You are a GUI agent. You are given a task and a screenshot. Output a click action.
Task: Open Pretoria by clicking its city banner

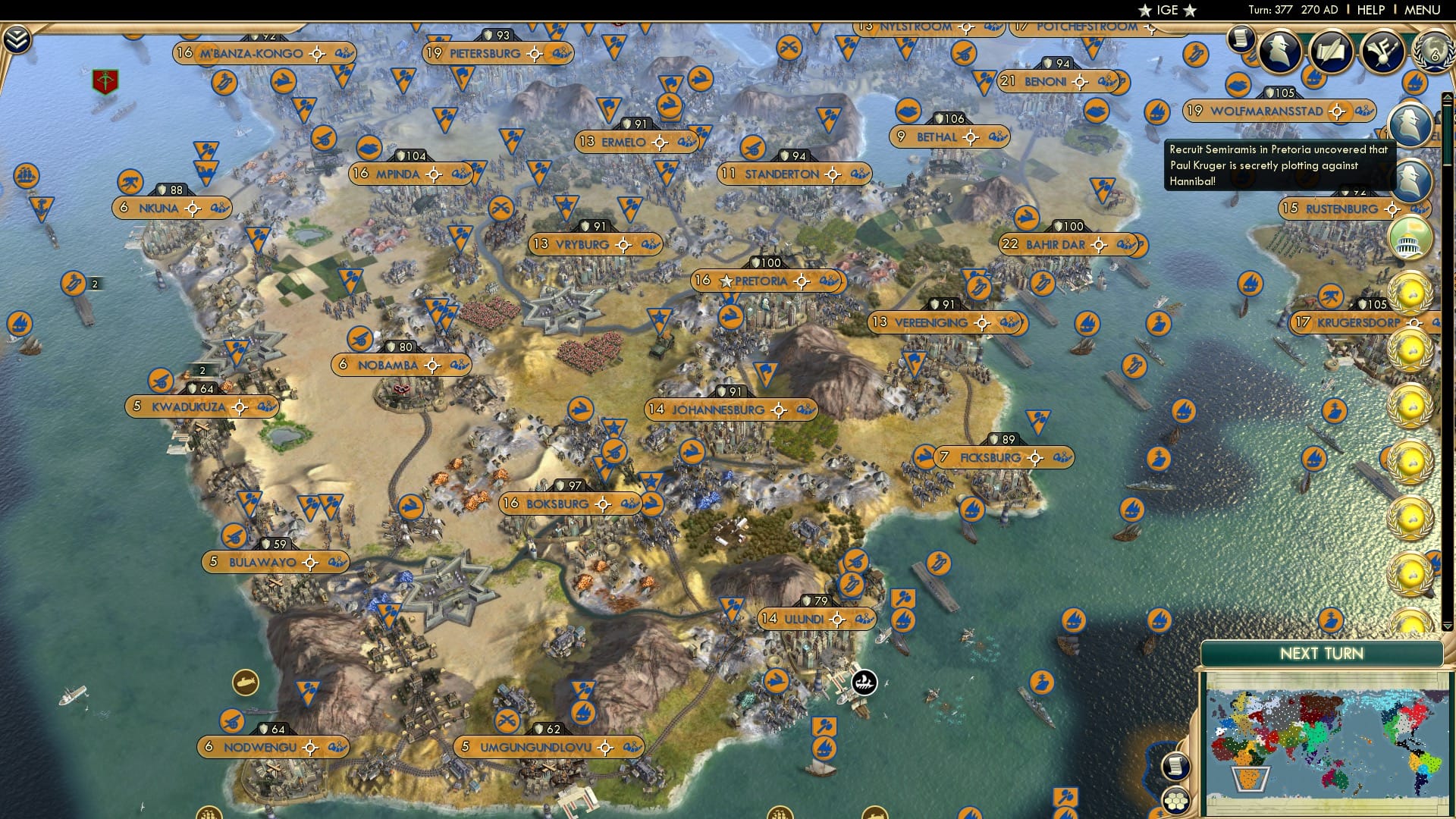[758, 281]
